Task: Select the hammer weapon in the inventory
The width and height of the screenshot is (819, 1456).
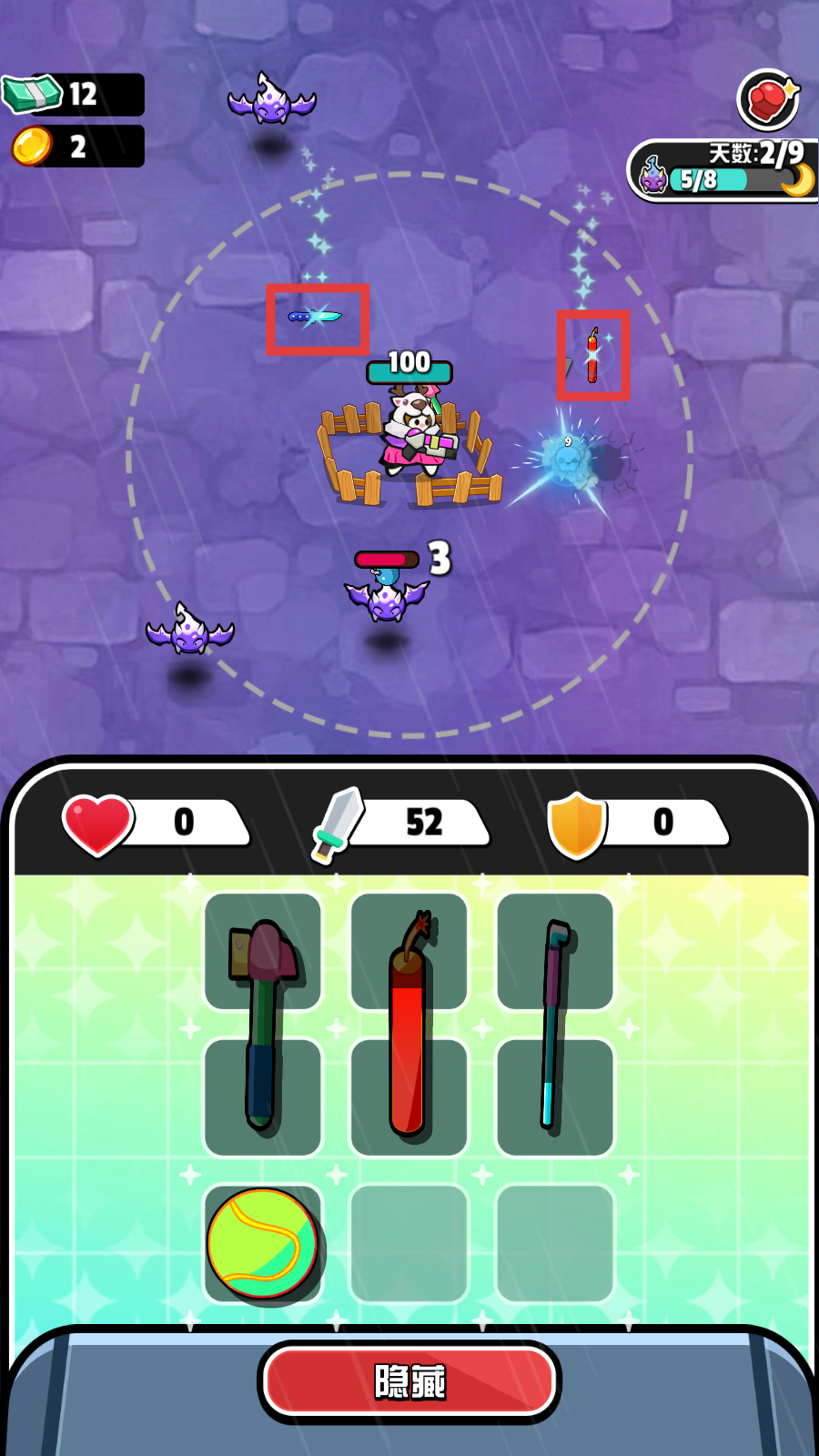Action: tap(262, 1024)
